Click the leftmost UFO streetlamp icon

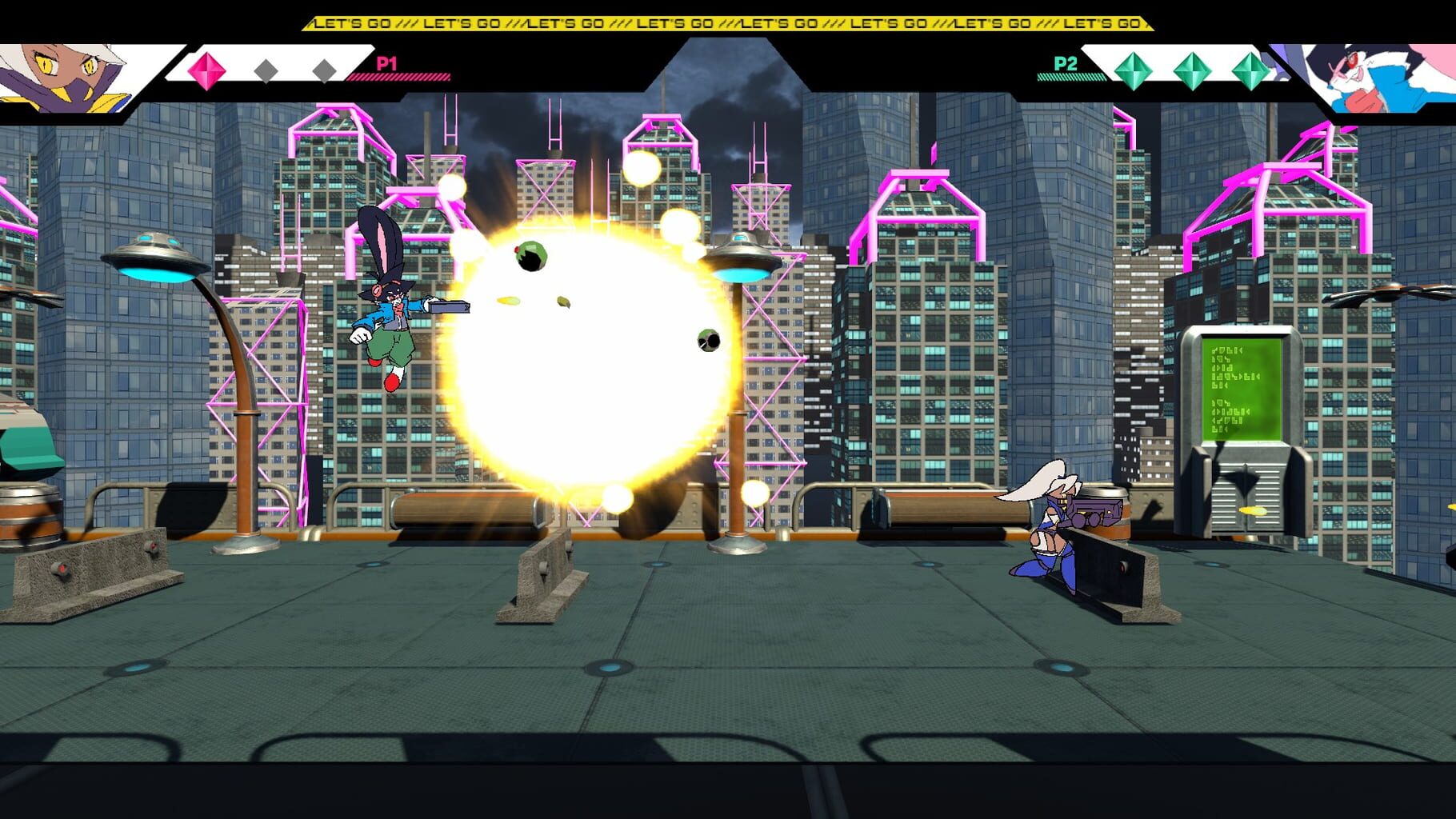[152, 254]
